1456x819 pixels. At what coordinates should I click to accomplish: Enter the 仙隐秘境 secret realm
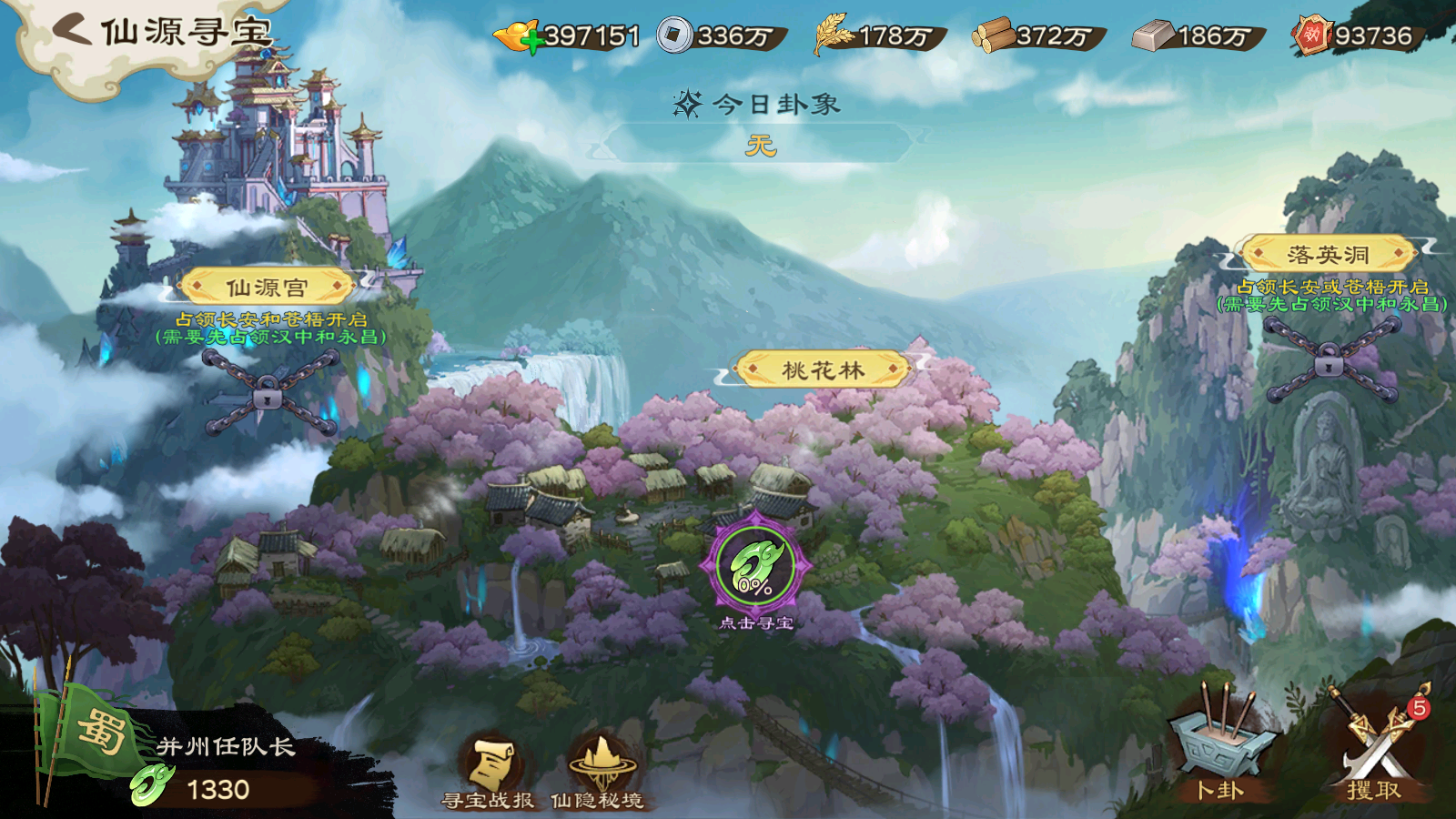click(598, 772)
